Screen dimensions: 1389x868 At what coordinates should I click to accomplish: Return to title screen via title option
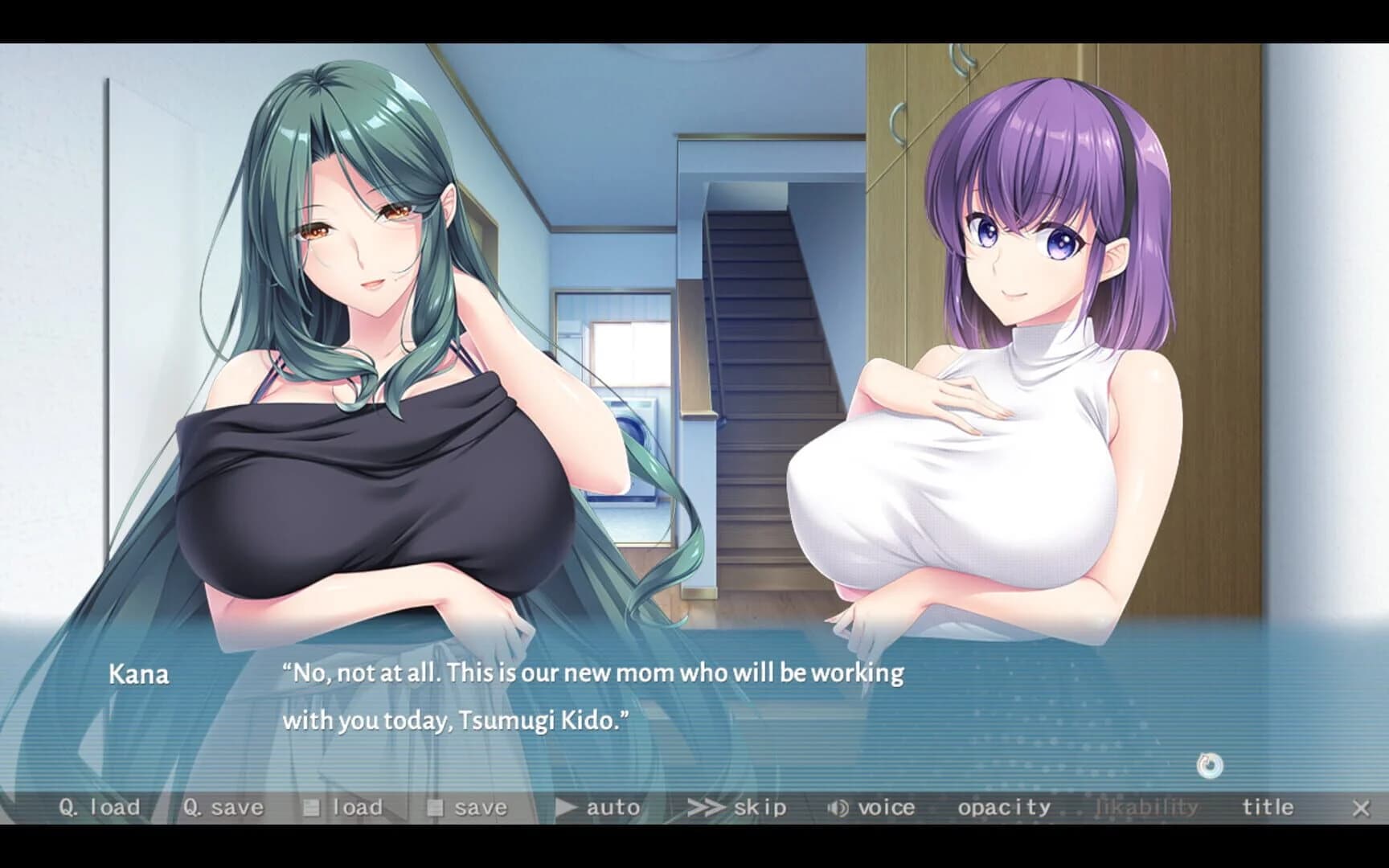coord(1267,806)
